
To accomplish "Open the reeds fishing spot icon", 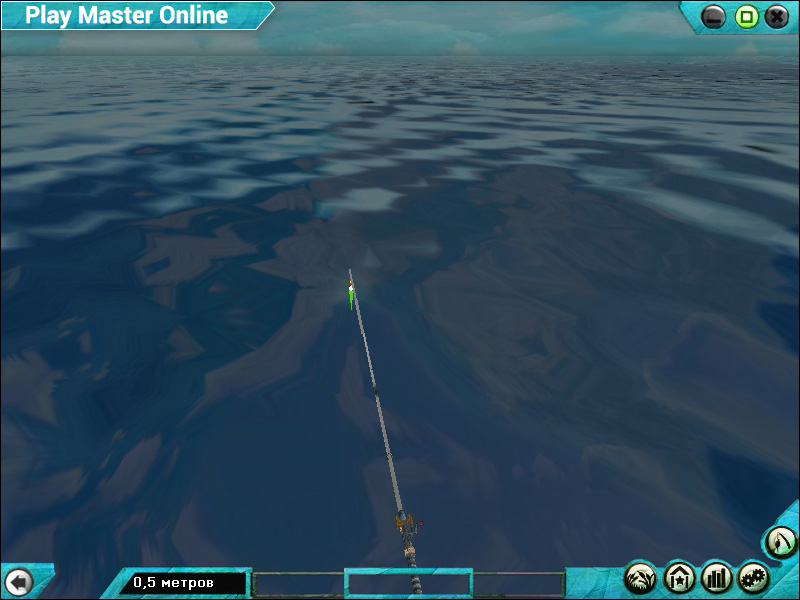I will [x=640, y=577].
